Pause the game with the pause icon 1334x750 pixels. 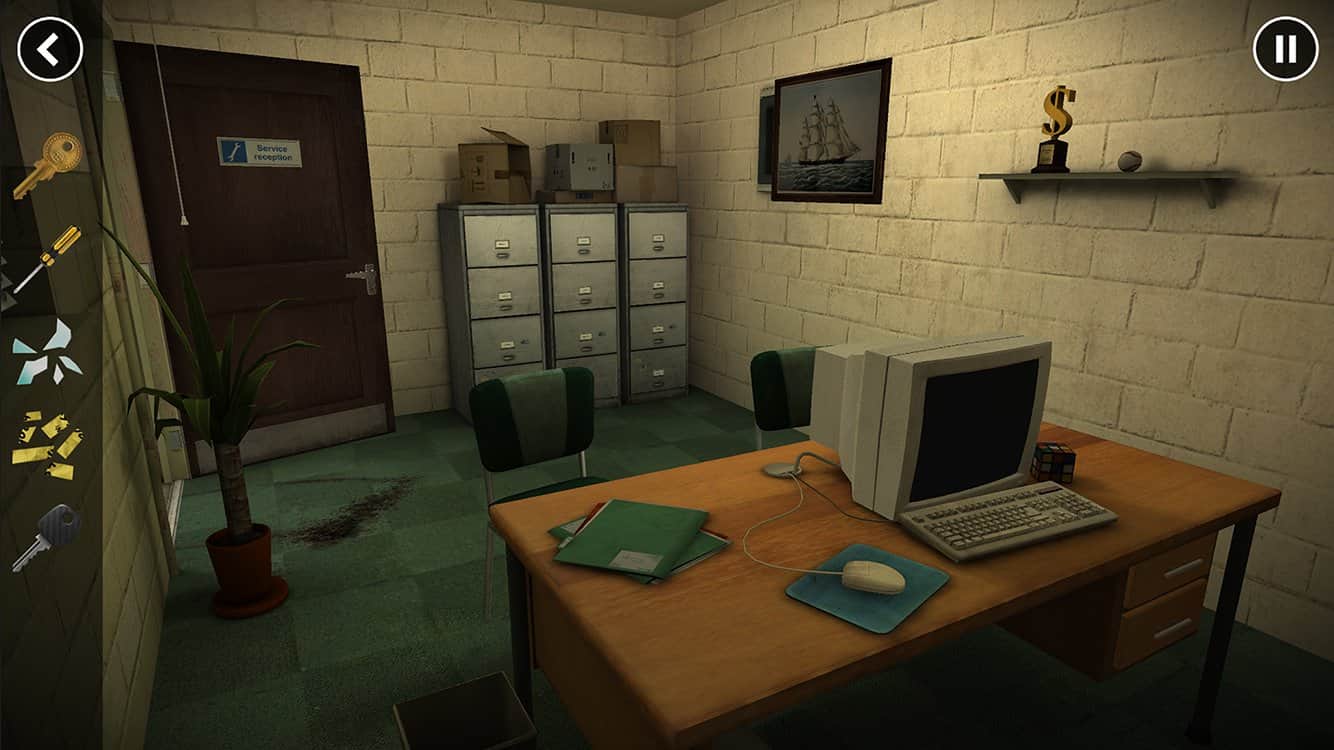1283,50
